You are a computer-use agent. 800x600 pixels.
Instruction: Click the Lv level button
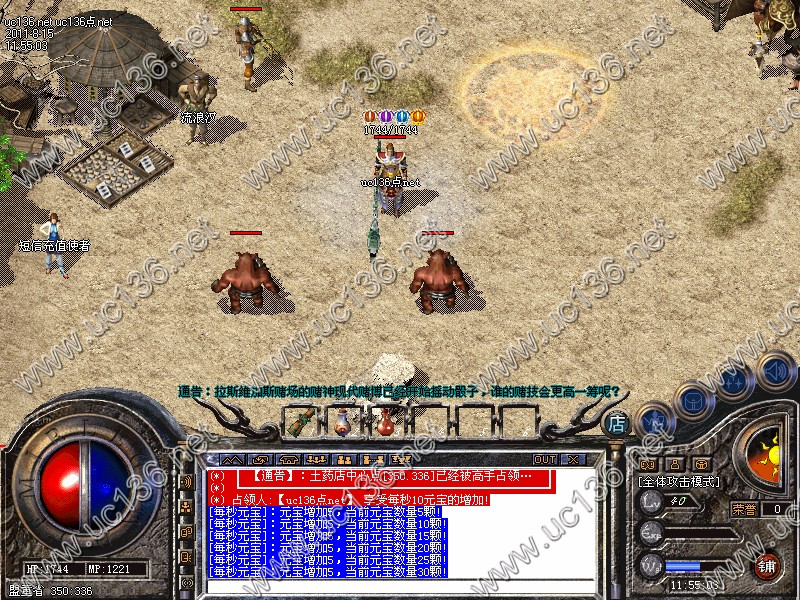651,502
